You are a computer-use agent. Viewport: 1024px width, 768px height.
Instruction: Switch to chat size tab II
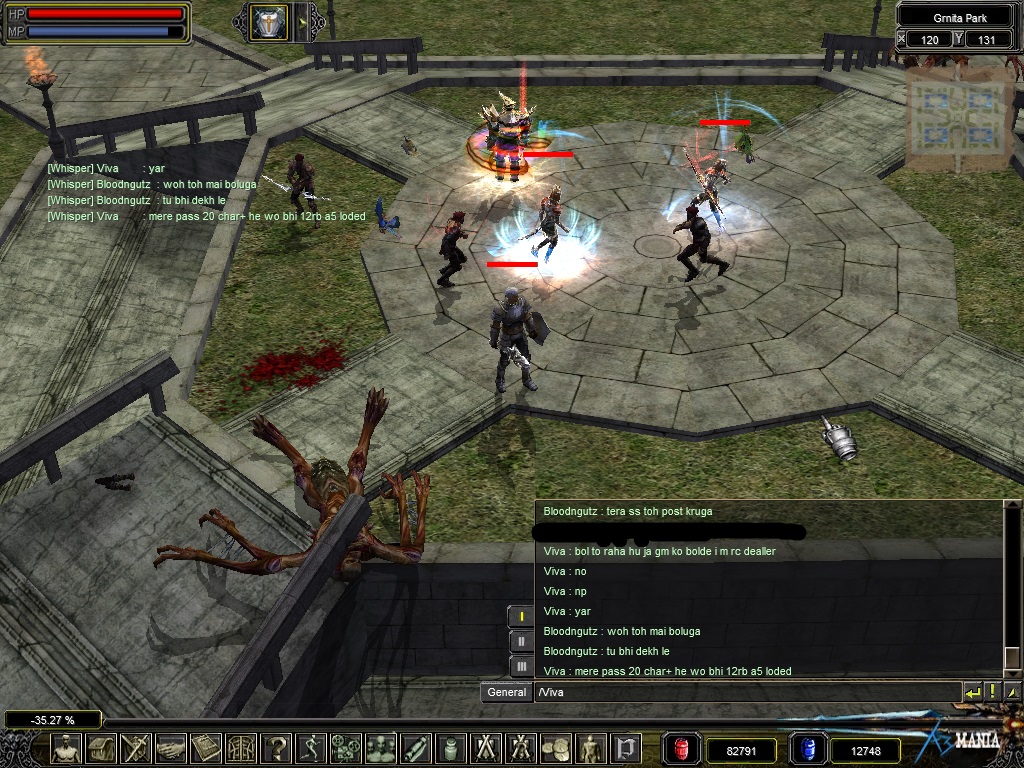pos(521,641)
